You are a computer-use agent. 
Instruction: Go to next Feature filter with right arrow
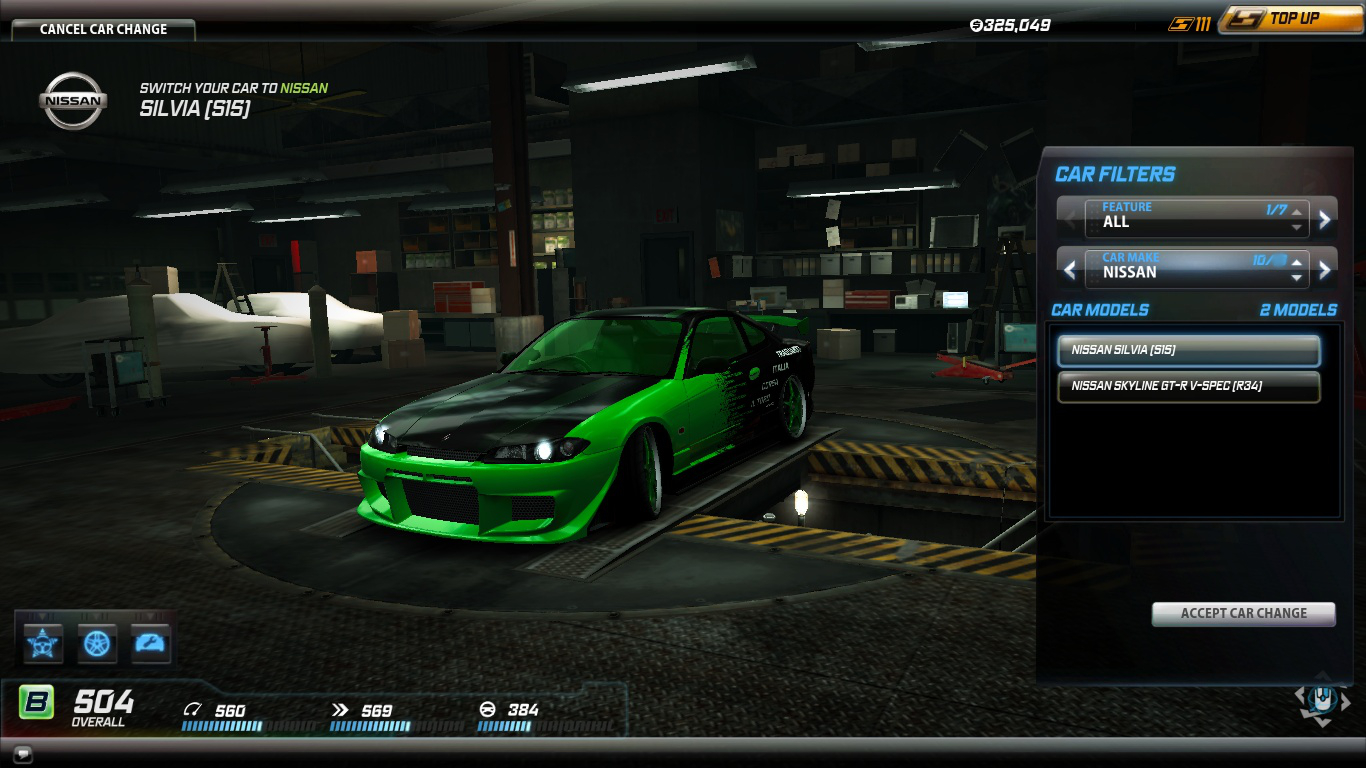click(x=1325, y=218)
